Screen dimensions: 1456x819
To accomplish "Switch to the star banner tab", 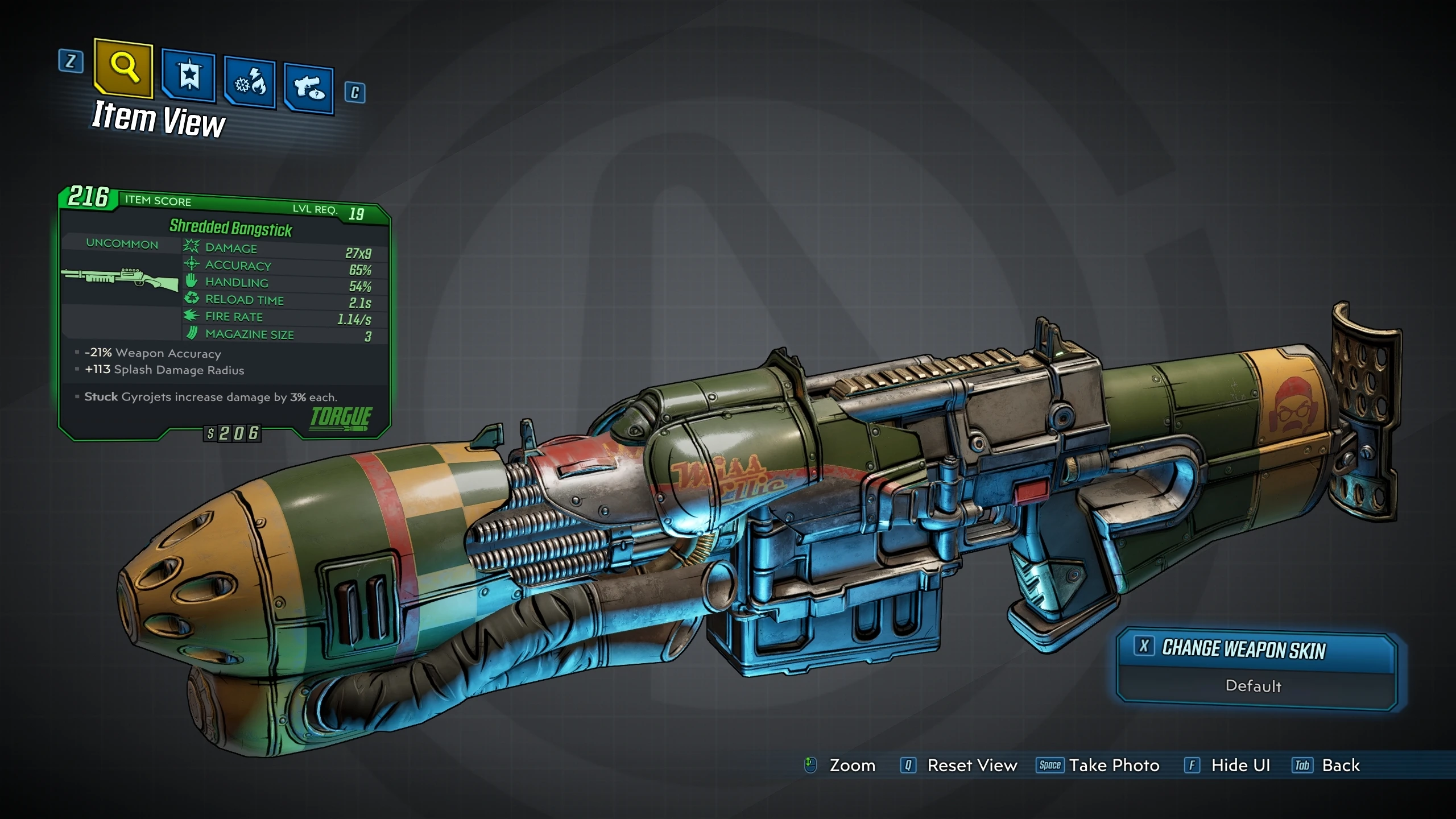I will pyautogui.click(x=189, y=76).
